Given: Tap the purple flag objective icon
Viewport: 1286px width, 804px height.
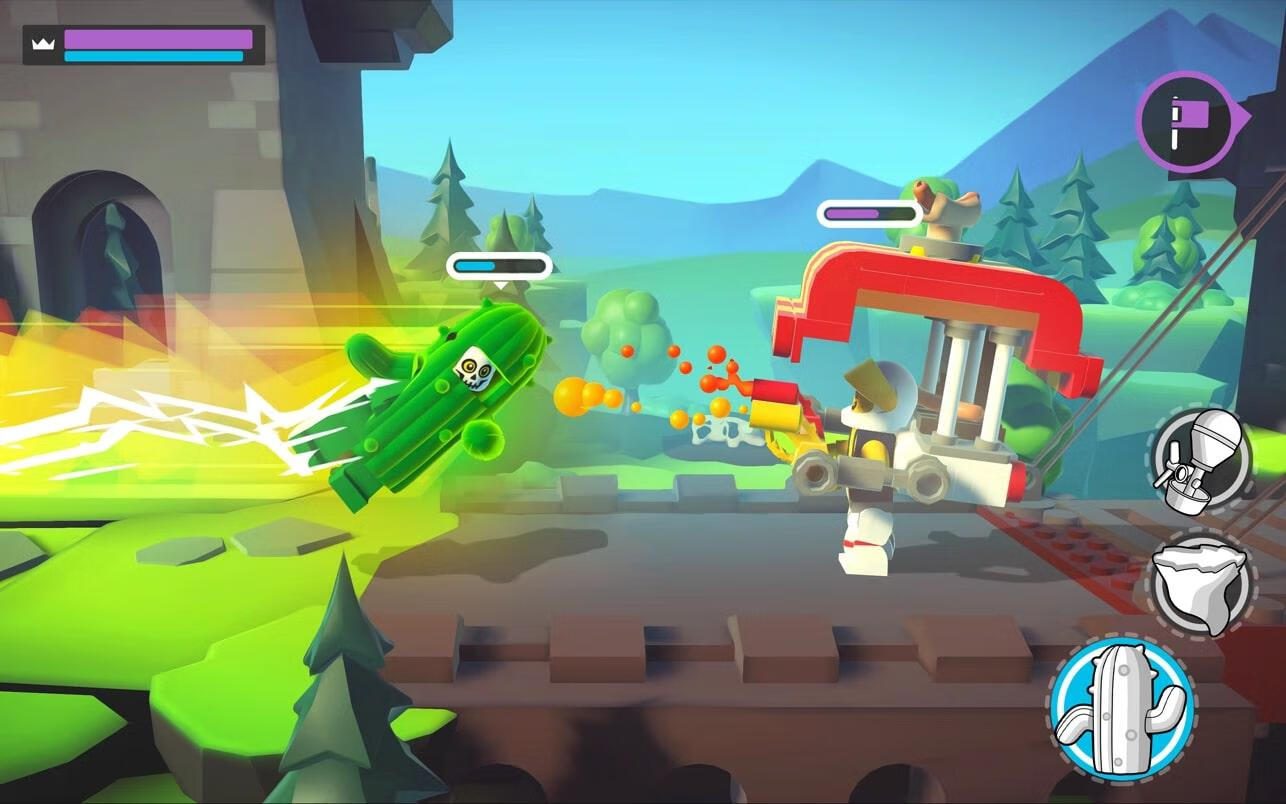Looking at the screenshot, I should (x=1187, y=121).
